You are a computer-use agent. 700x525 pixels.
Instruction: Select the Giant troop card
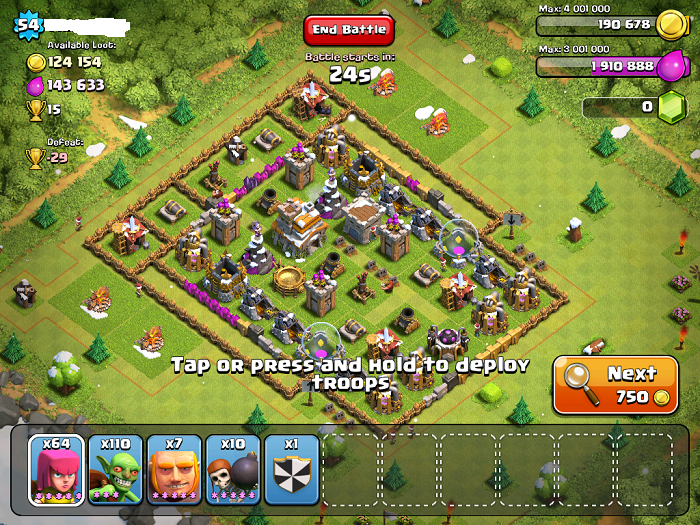[x=174, y=469]
